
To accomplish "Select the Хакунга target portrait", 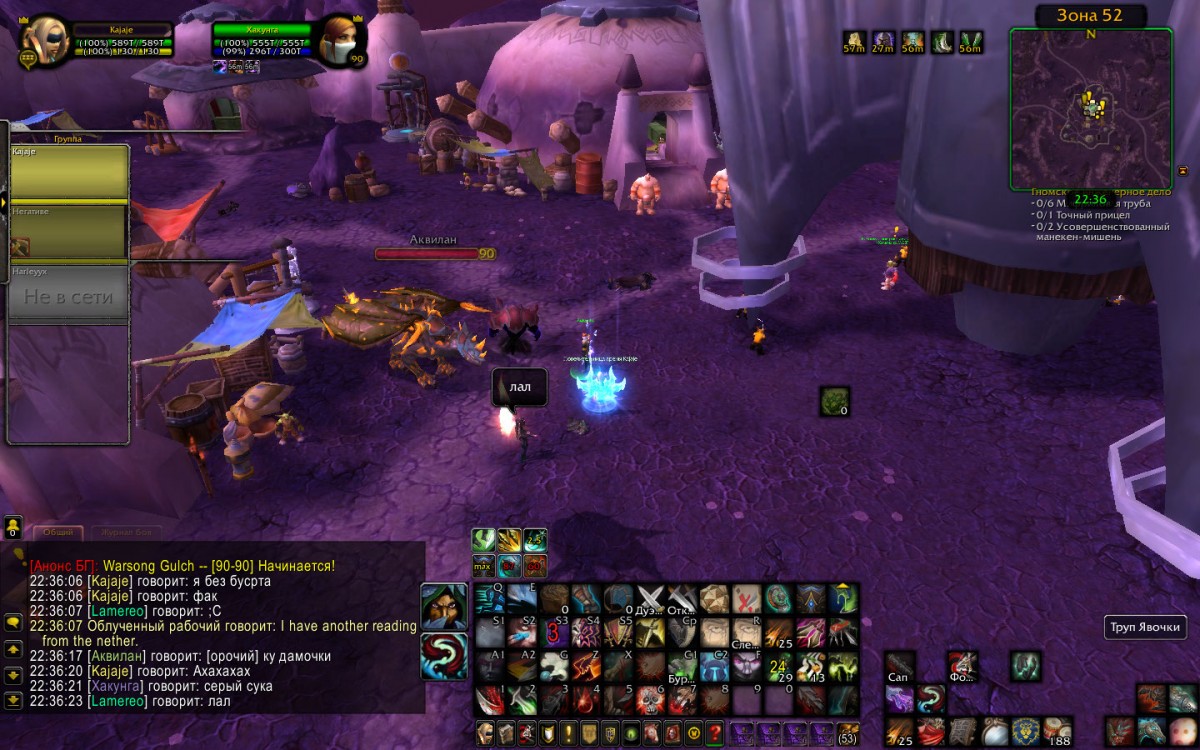I will pos(341,40).
